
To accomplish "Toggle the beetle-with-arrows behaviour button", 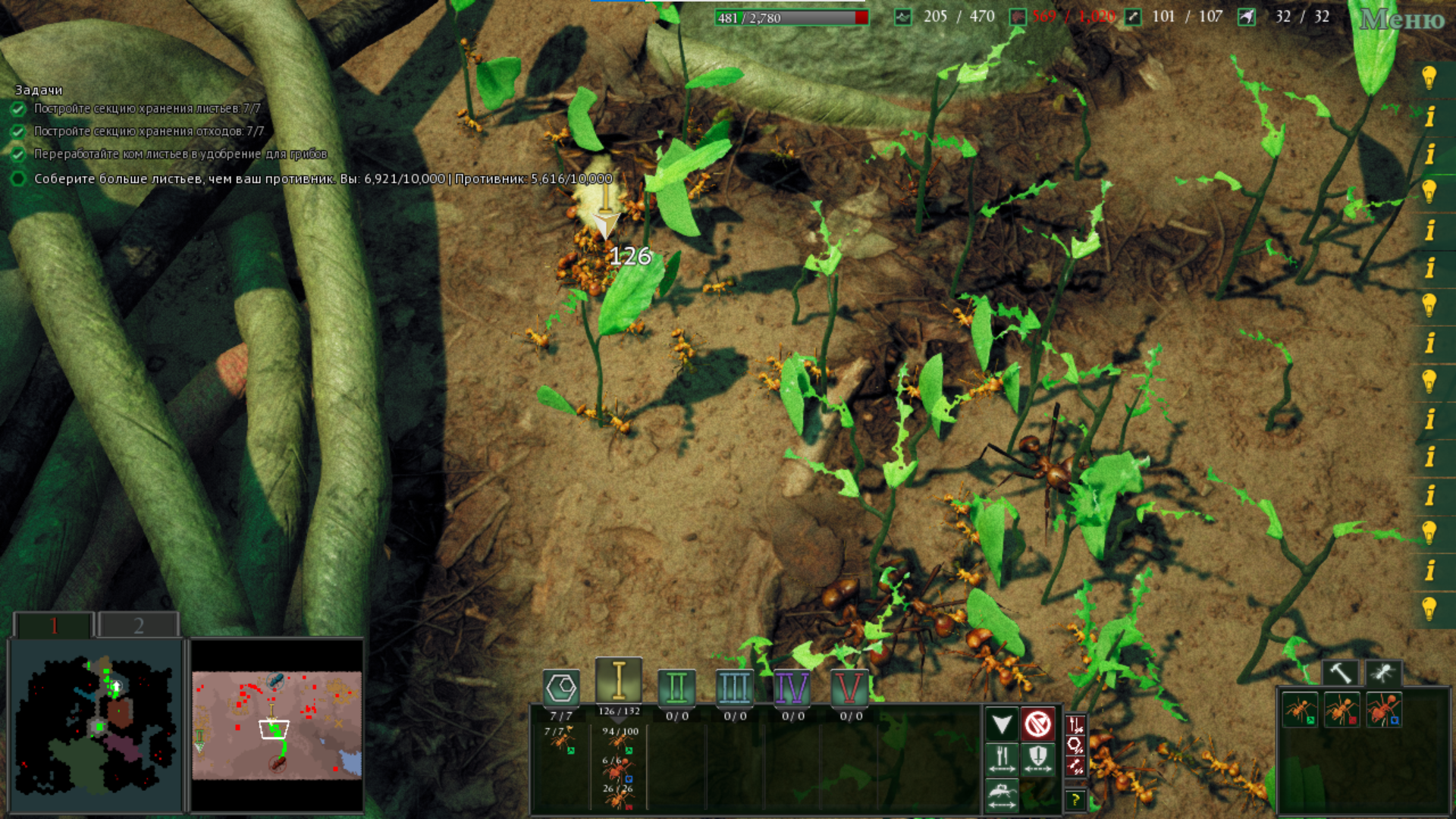I will click(1002, 795).
